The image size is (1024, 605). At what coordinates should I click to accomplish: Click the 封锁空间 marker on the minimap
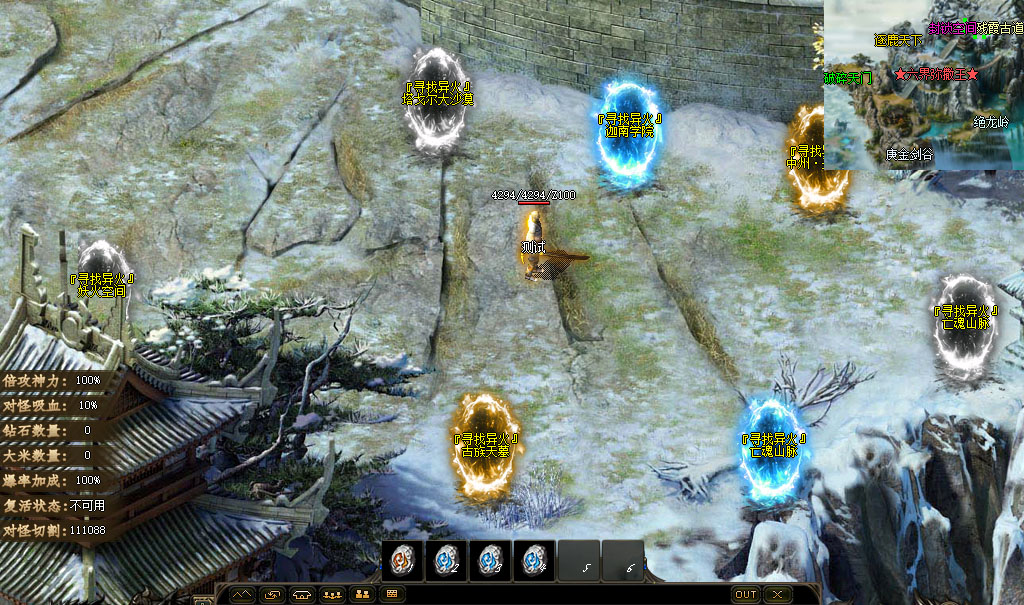952,28
